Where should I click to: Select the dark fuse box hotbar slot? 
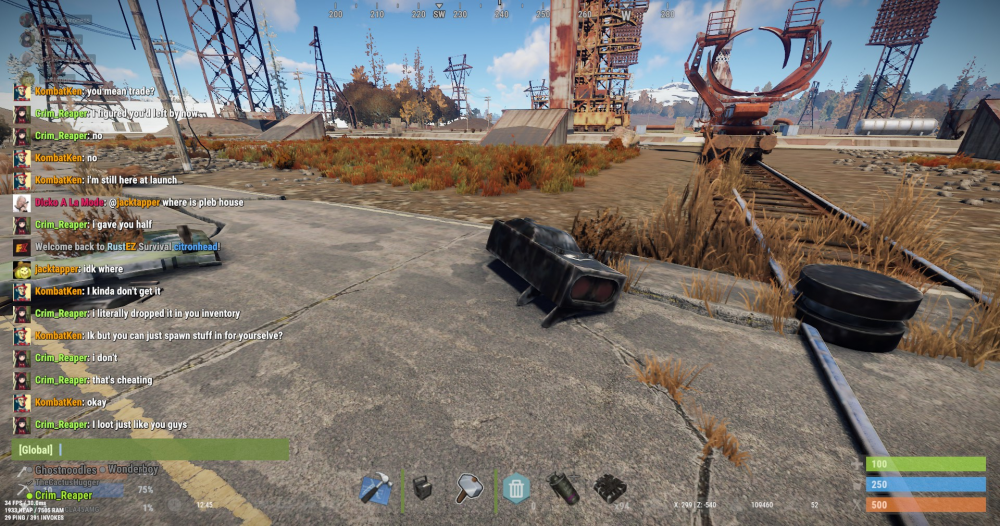[x=422, y=488]
